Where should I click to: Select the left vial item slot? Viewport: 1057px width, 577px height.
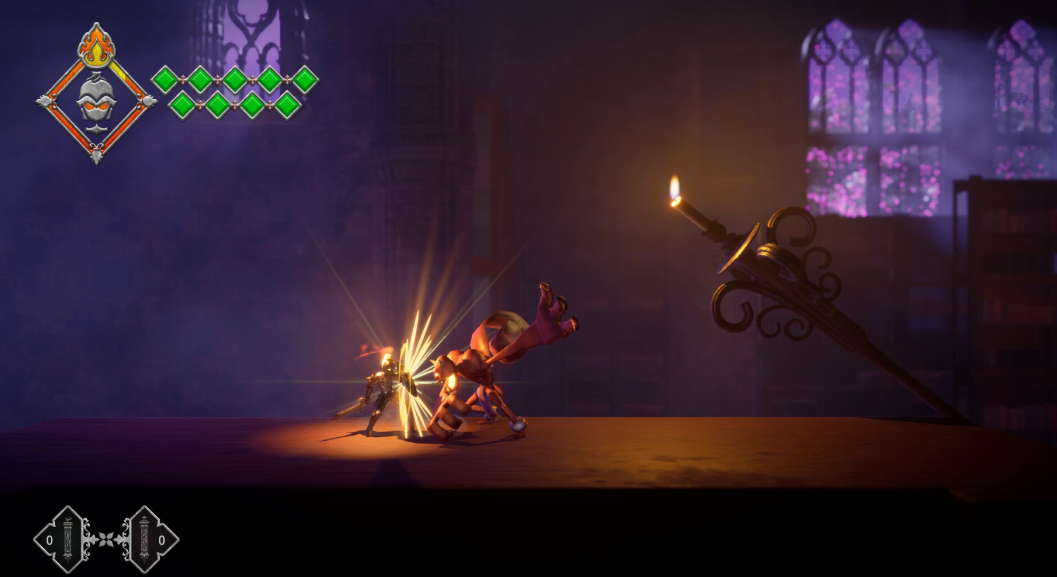(x=62, y=539)
